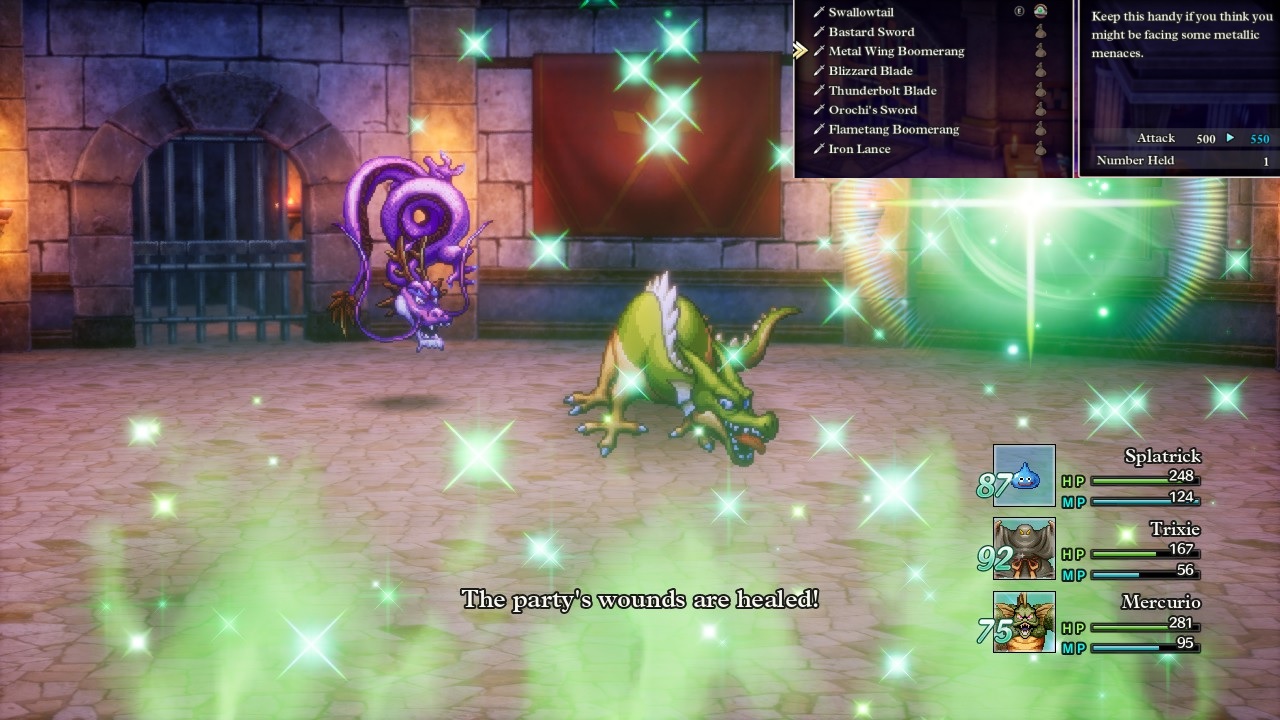
Task: Choose Thunderbolt Blade in the list
Action: [x=882, y=91]
